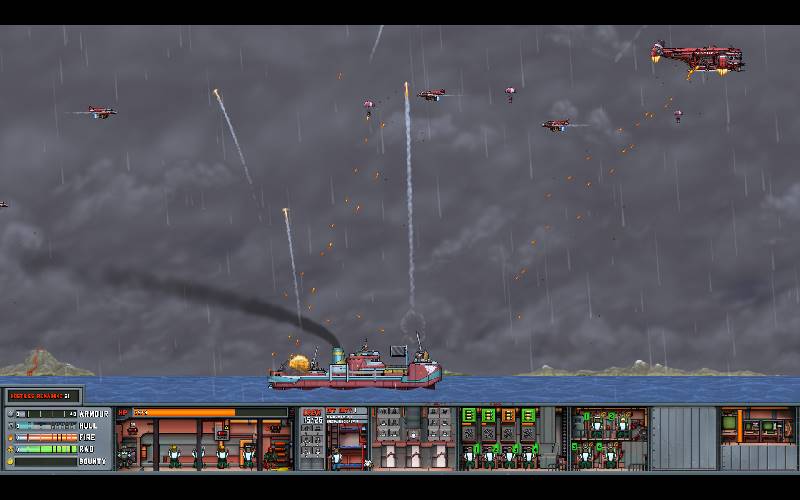
Task: Select gunner number 4 below the ammo panels
Action: 527,456
